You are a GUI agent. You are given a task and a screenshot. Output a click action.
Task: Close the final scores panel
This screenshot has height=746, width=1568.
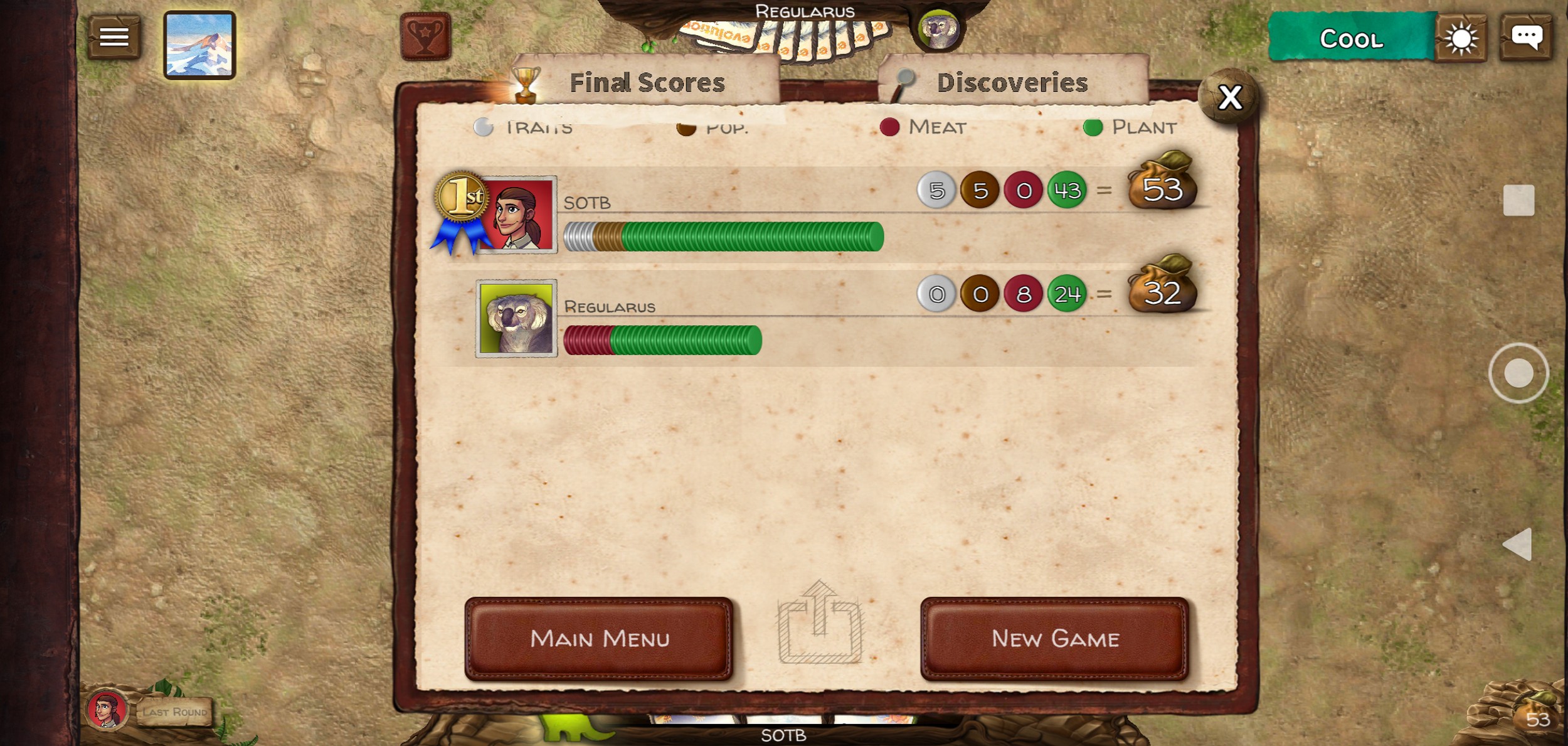point(1229,98)
